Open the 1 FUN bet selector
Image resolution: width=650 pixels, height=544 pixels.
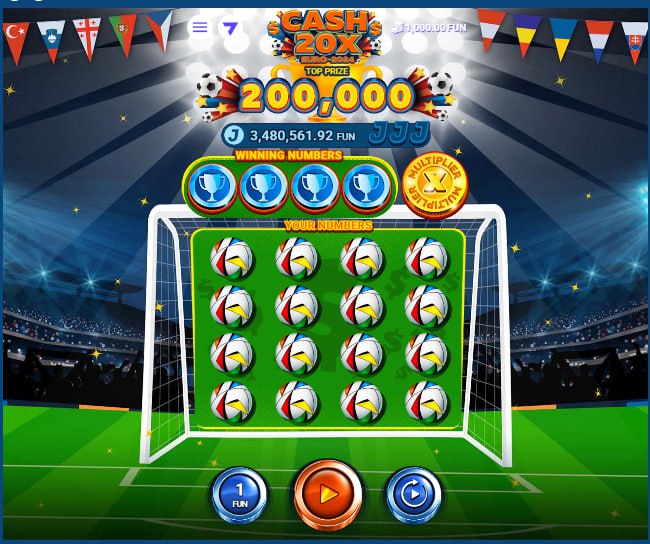[238, 494]
